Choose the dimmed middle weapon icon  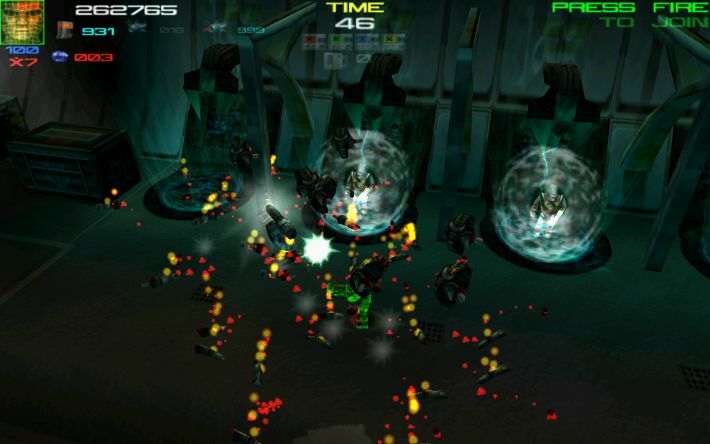(x=137, y=30)
